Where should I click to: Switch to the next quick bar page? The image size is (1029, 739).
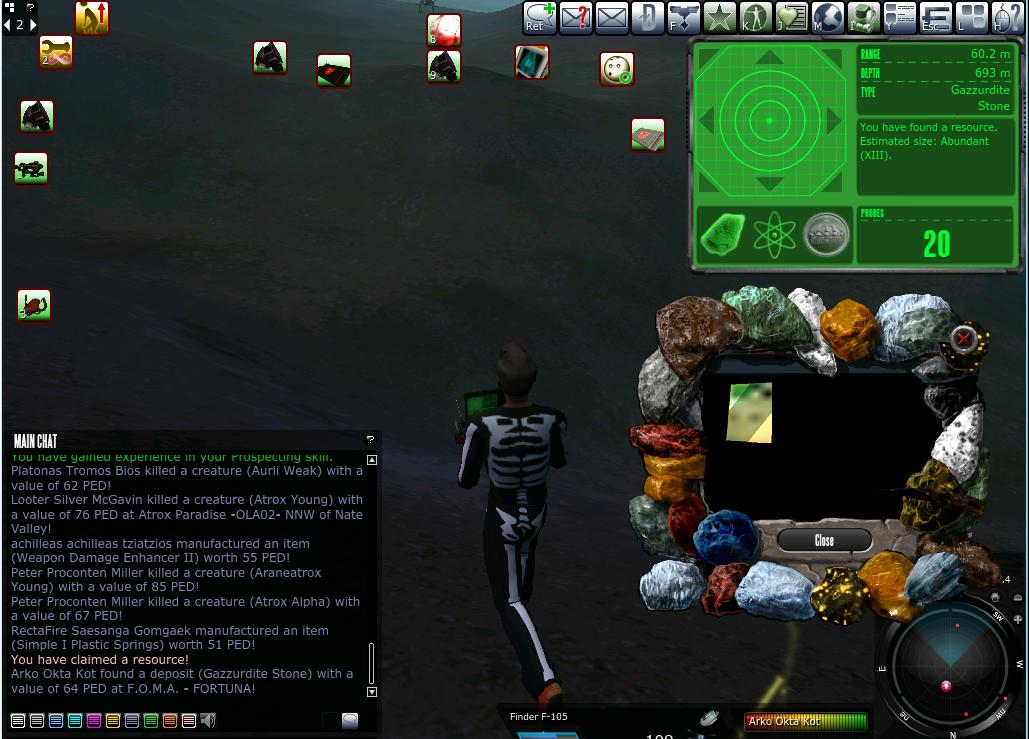33,25
